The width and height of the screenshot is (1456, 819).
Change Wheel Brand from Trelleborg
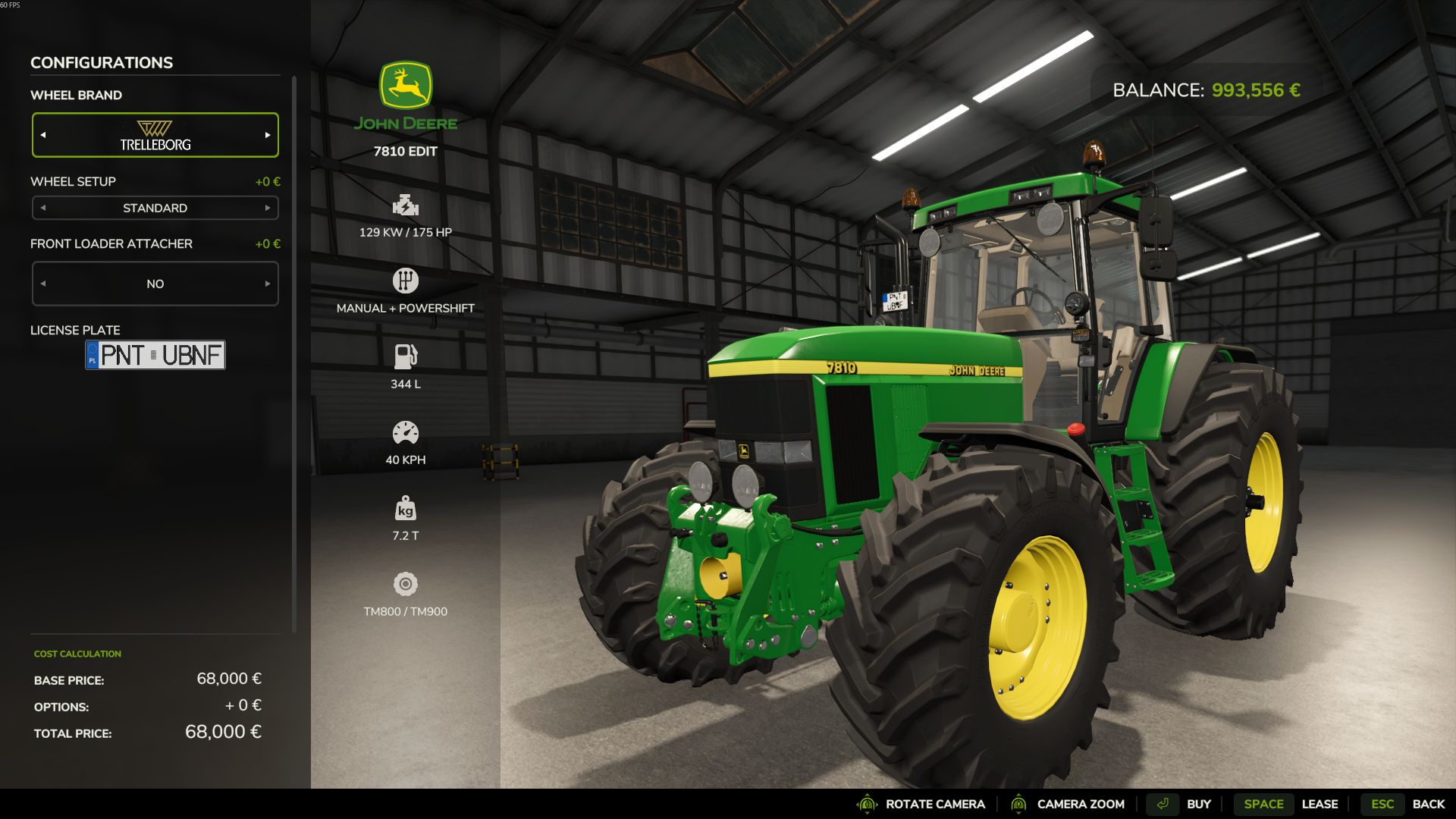coord(155,134)
